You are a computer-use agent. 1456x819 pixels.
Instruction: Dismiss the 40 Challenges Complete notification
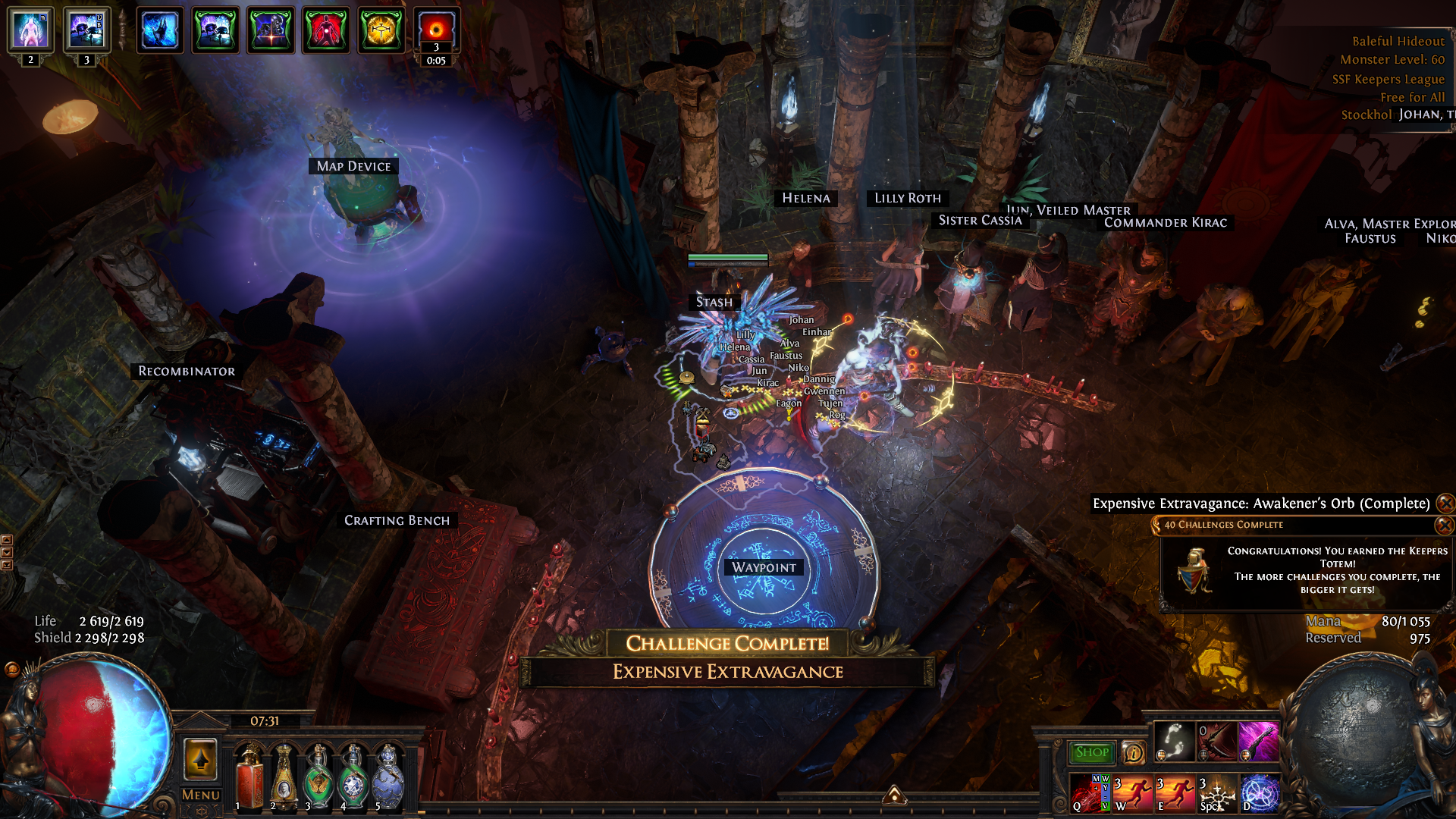[x=1445, y=525]
